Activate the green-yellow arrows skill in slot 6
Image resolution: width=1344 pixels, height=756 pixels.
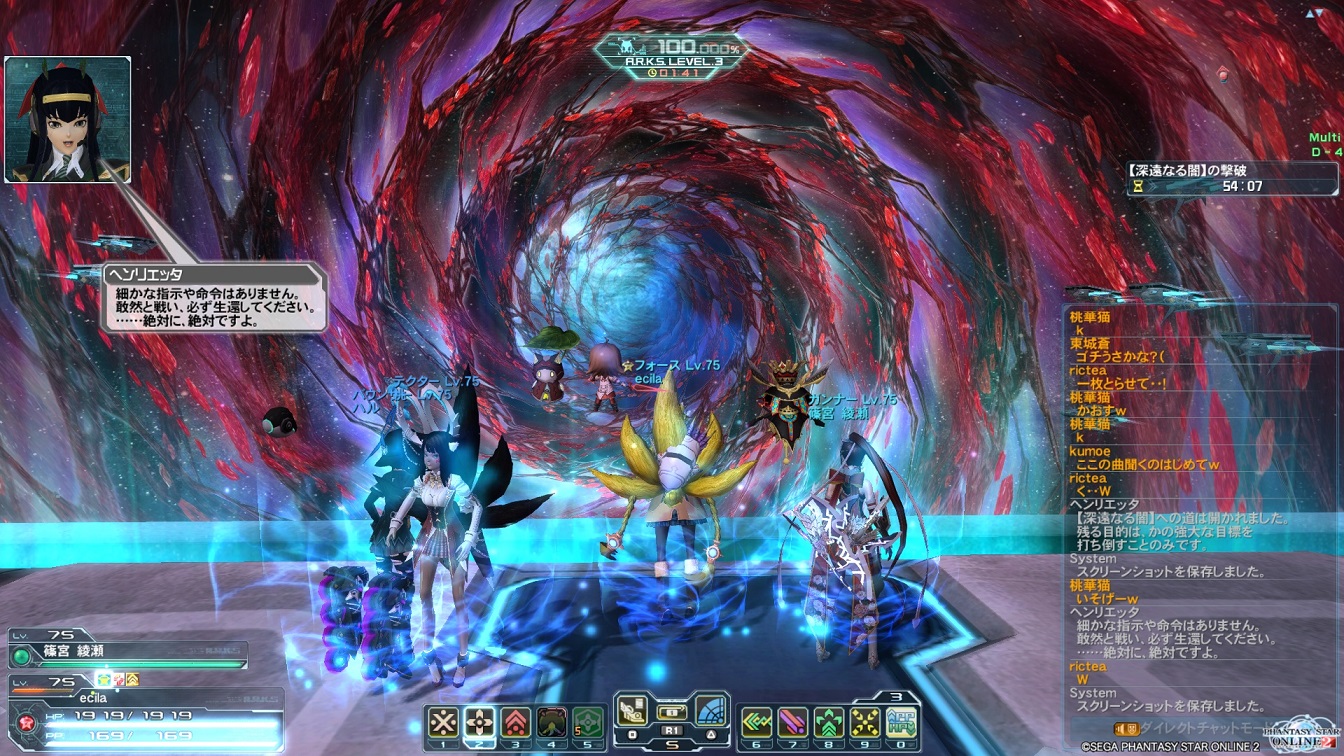click(756, 722)
